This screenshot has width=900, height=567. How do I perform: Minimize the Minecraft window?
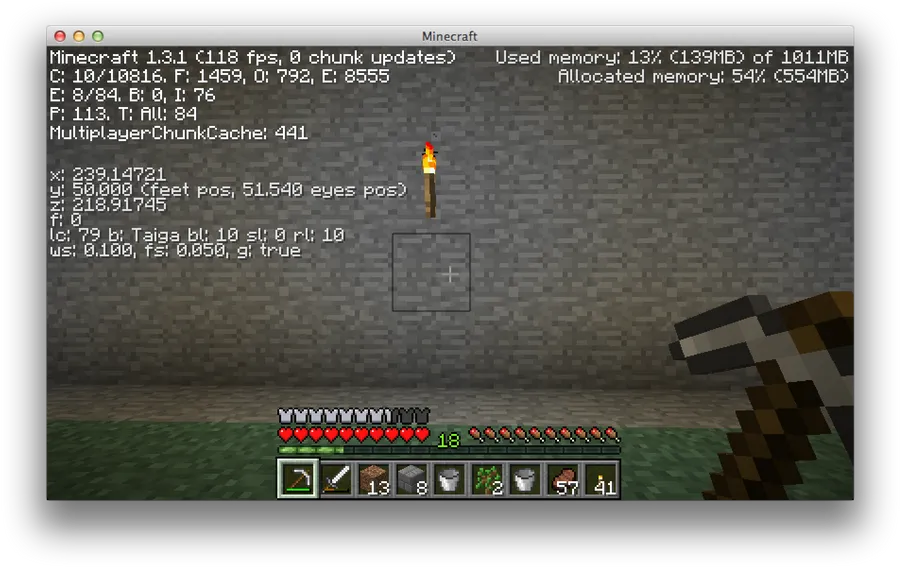point(79,36)
